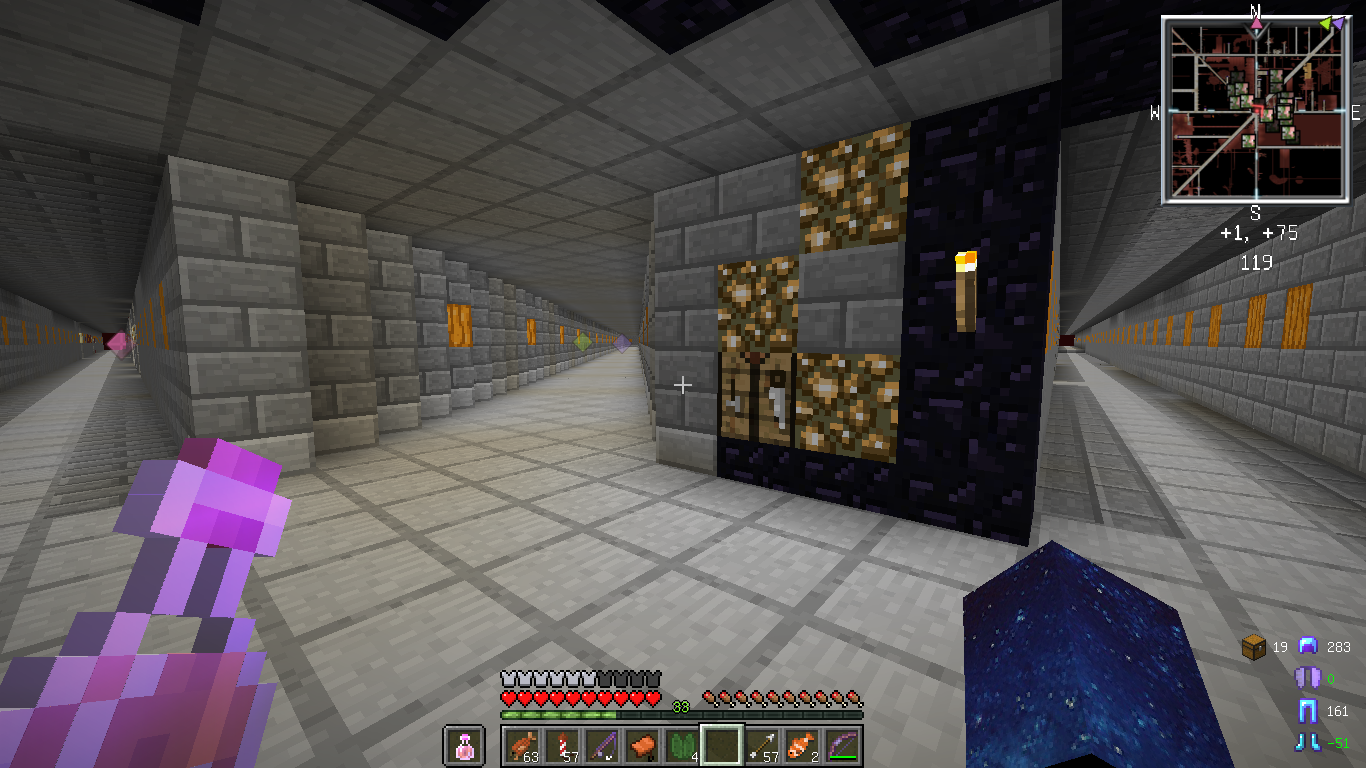This screenshot has width=1366, height=768.
Task: Click the diamond leggings status icon
Action: (x=1308, y=711)
